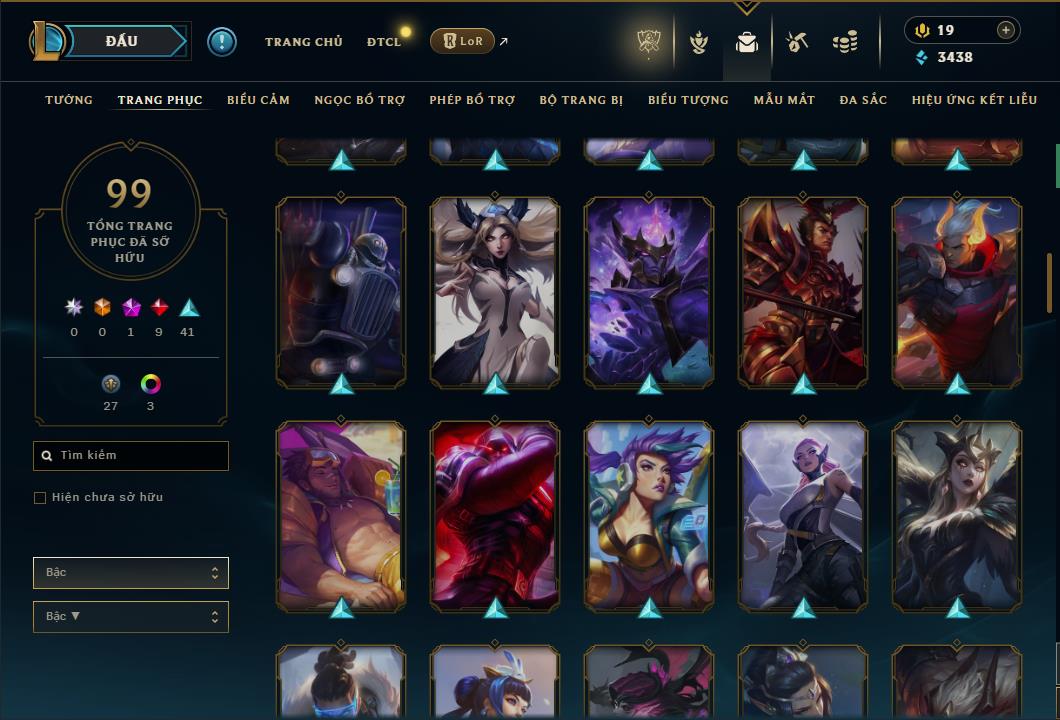Go to the ĐA SẮC tab
1060x720 pixels.
point(863,100)
